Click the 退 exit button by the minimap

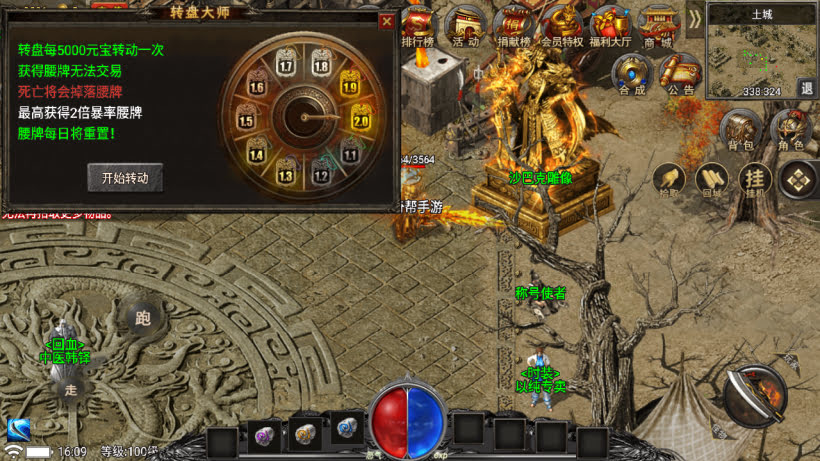[806, 88]
